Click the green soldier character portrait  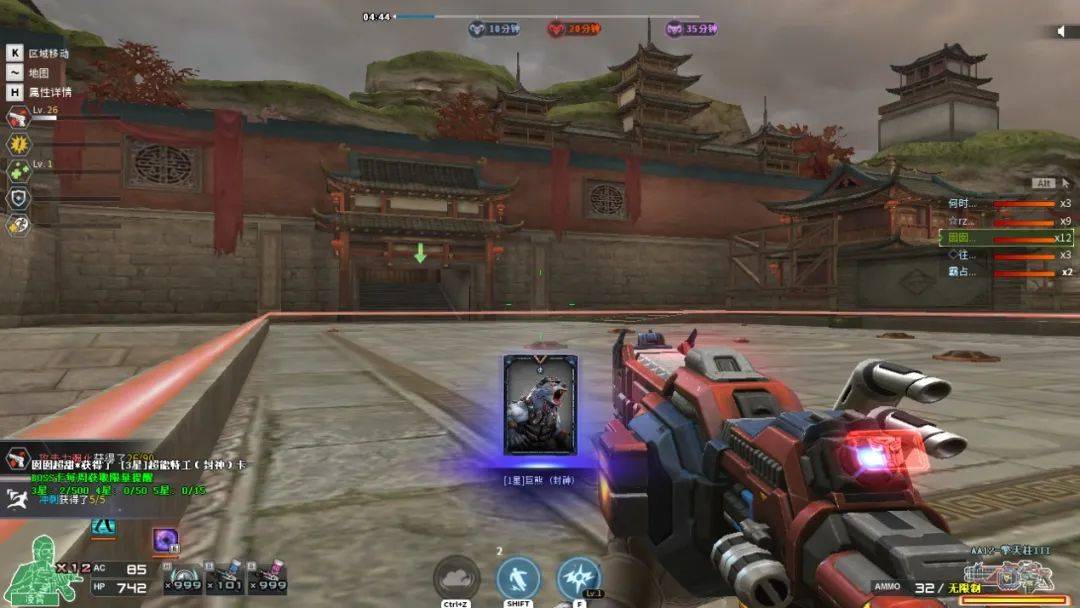coord(28,570)
